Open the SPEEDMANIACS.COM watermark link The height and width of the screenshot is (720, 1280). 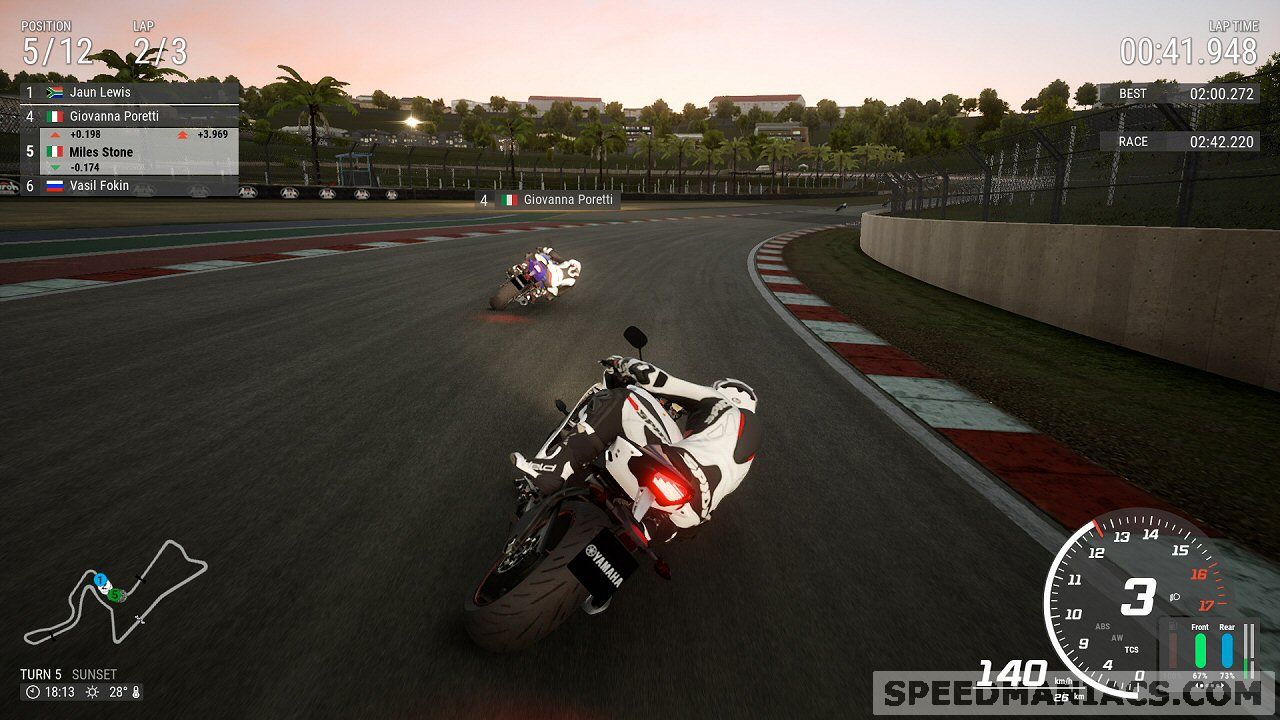point(1073,693)
